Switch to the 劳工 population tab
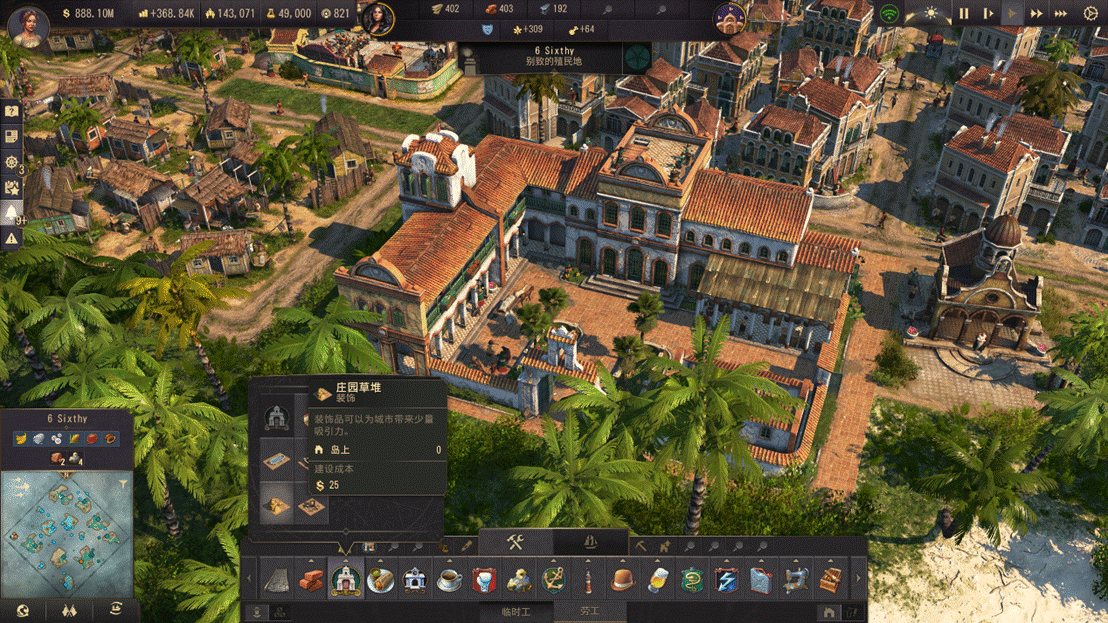The image size is (1108, 623). 590,611
